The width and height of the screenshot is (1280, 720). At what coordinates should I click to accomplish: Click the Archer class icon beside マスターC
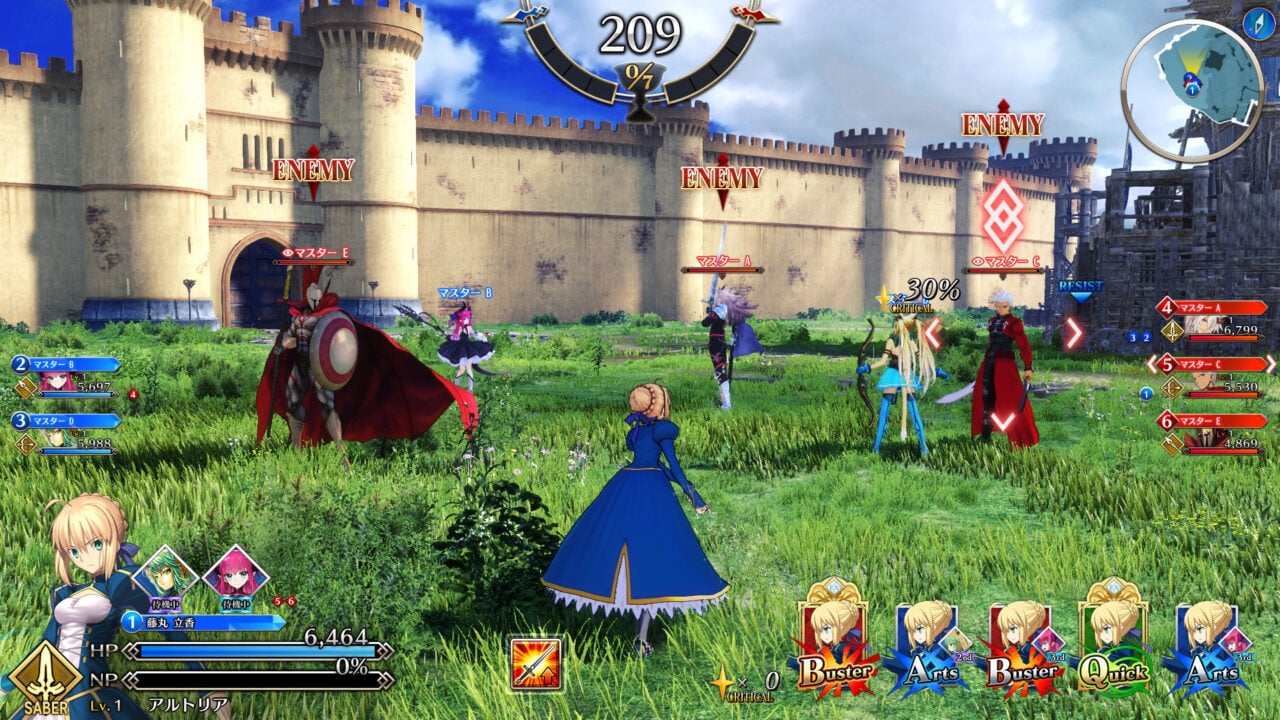(x=1173, y=386)
